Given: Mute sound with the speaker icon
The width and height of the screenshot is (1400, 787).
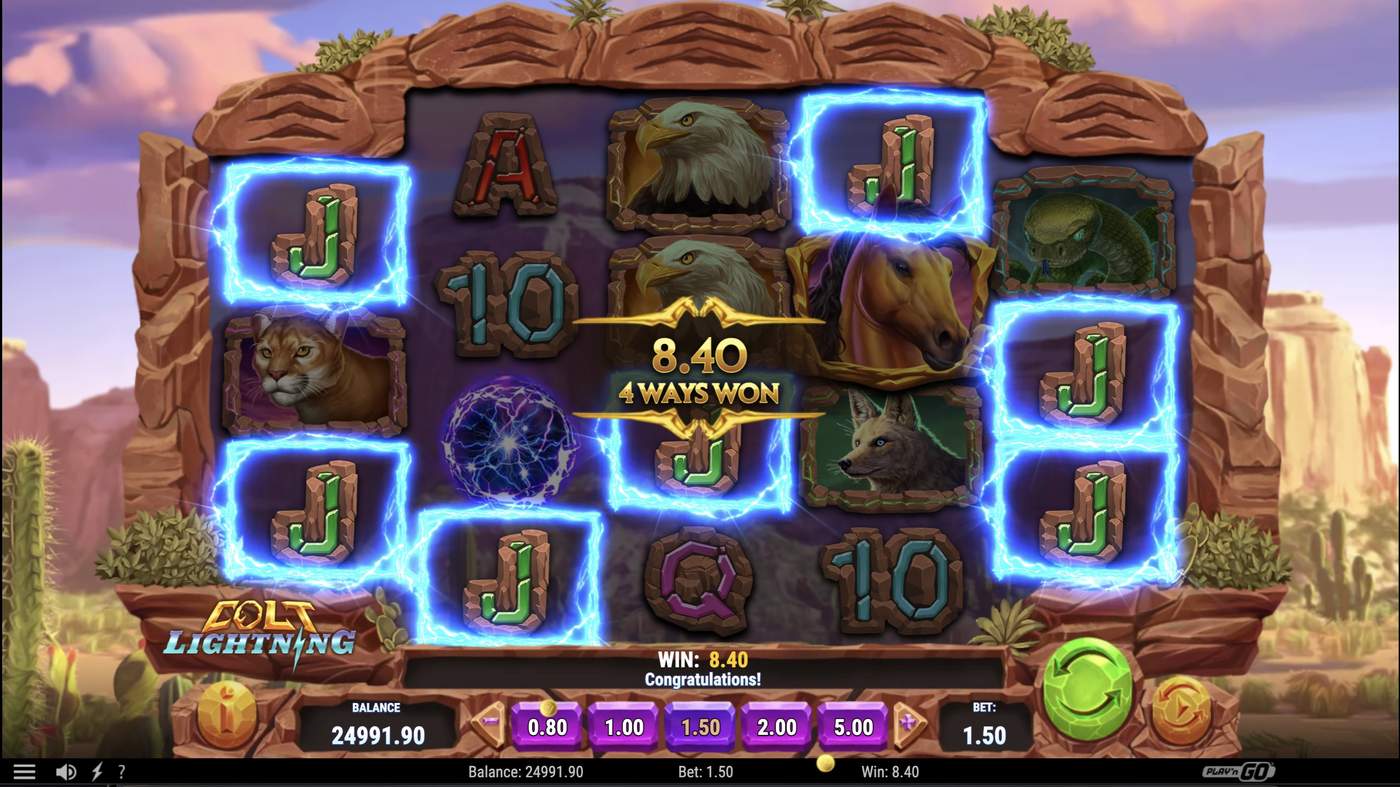Looking at the screenshot, I should coord(64,770).
